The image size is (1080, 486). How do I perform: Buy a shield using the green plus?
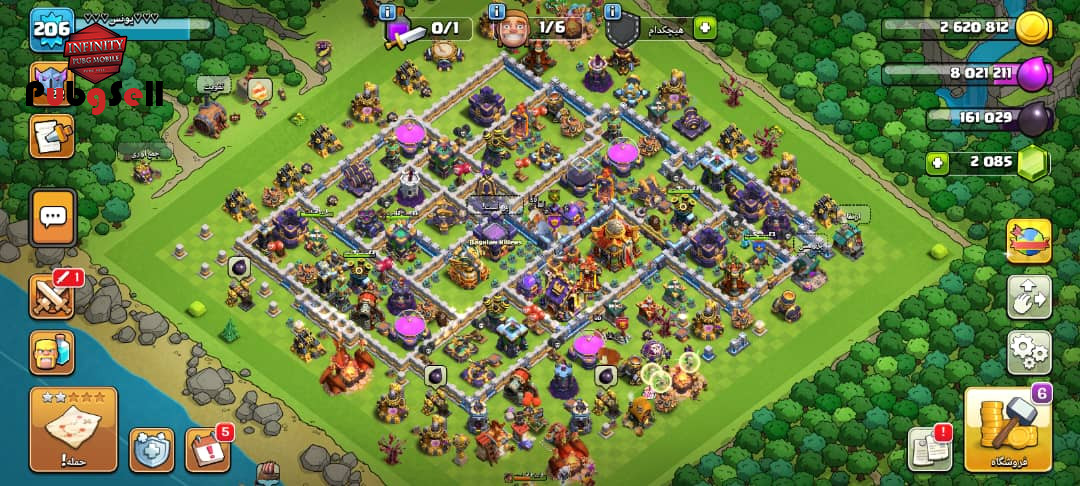706,28
